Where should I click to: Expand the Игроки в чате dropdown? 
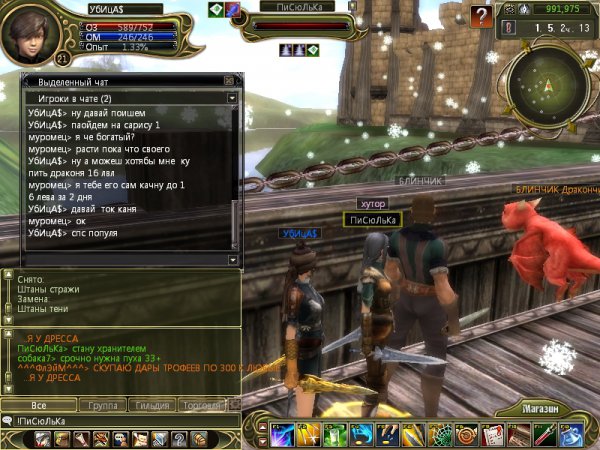tap(232, 99)
